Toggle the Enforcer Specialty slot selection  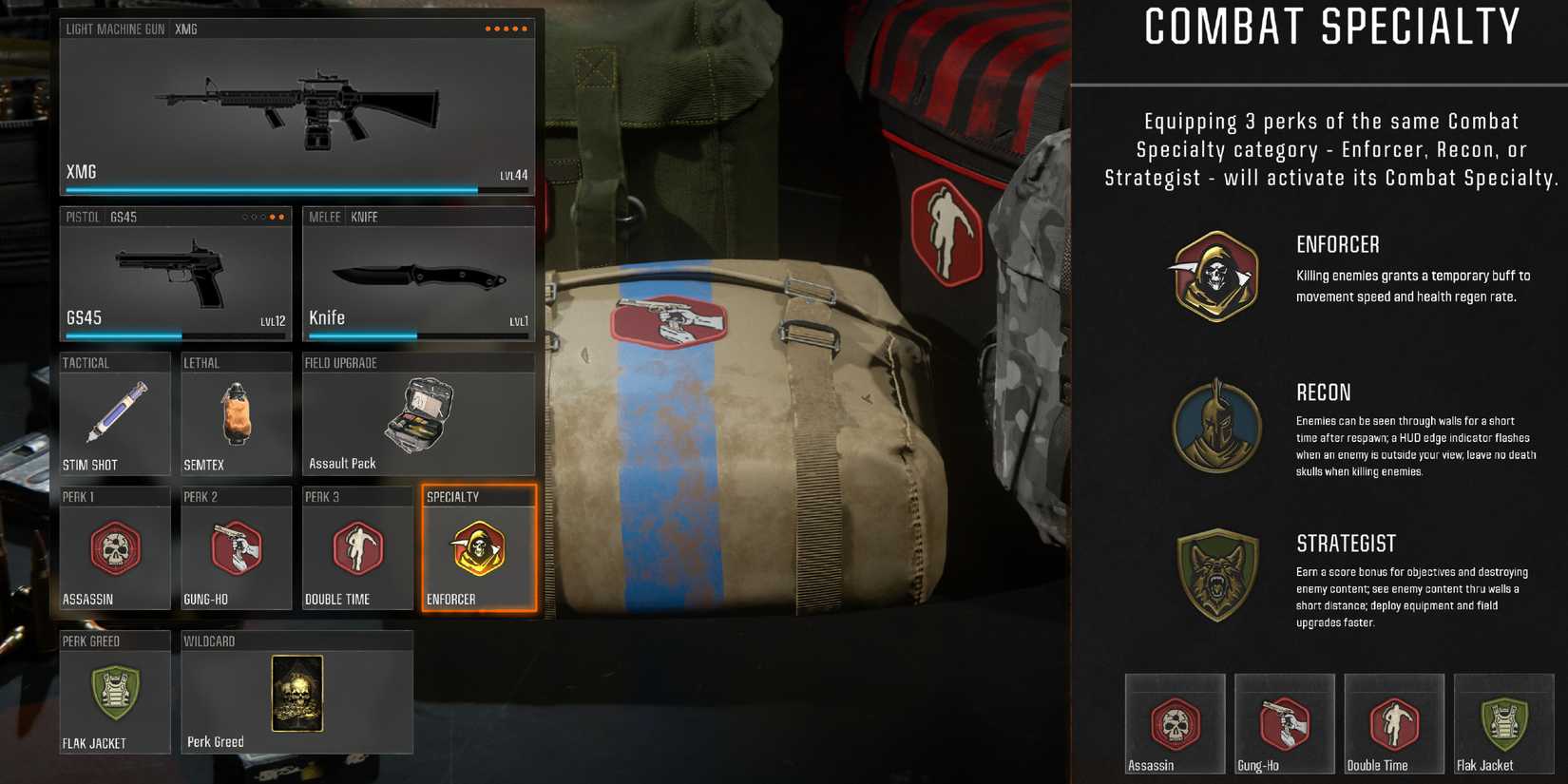(478, 549)
